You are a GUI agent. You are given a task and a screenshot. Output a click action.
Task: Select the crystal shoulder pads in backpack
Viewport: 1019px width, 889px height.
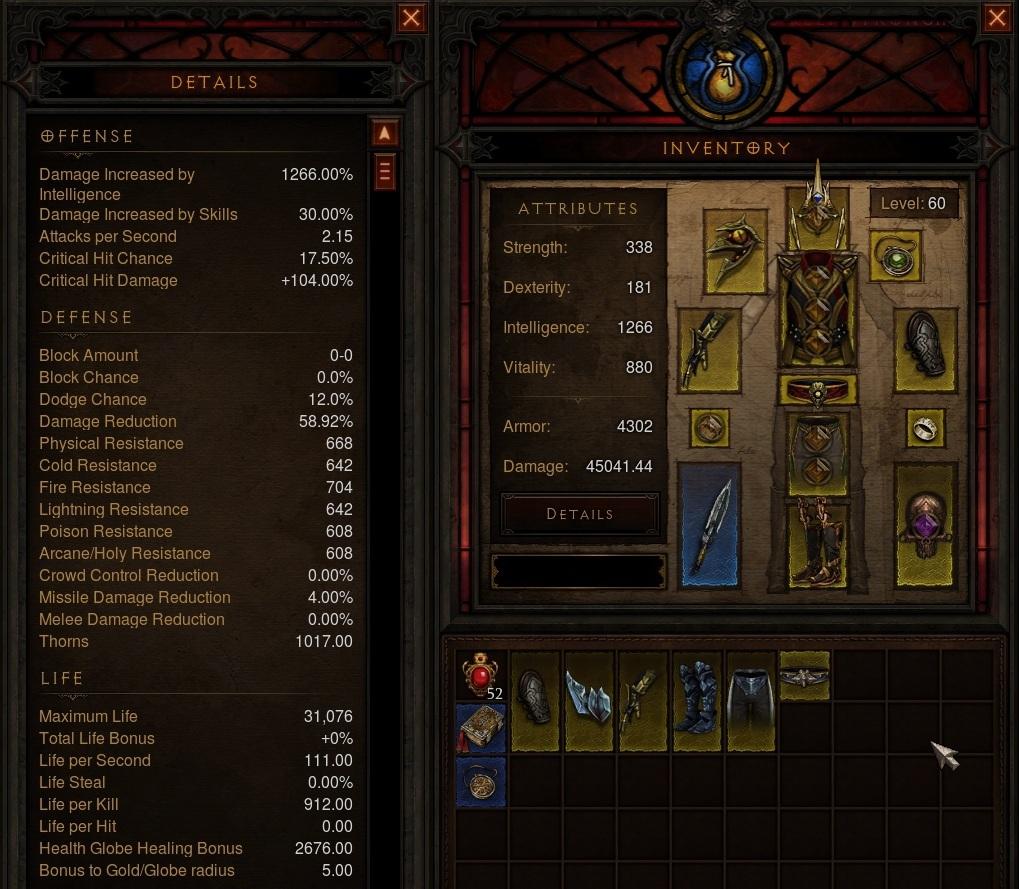point(589,701)
